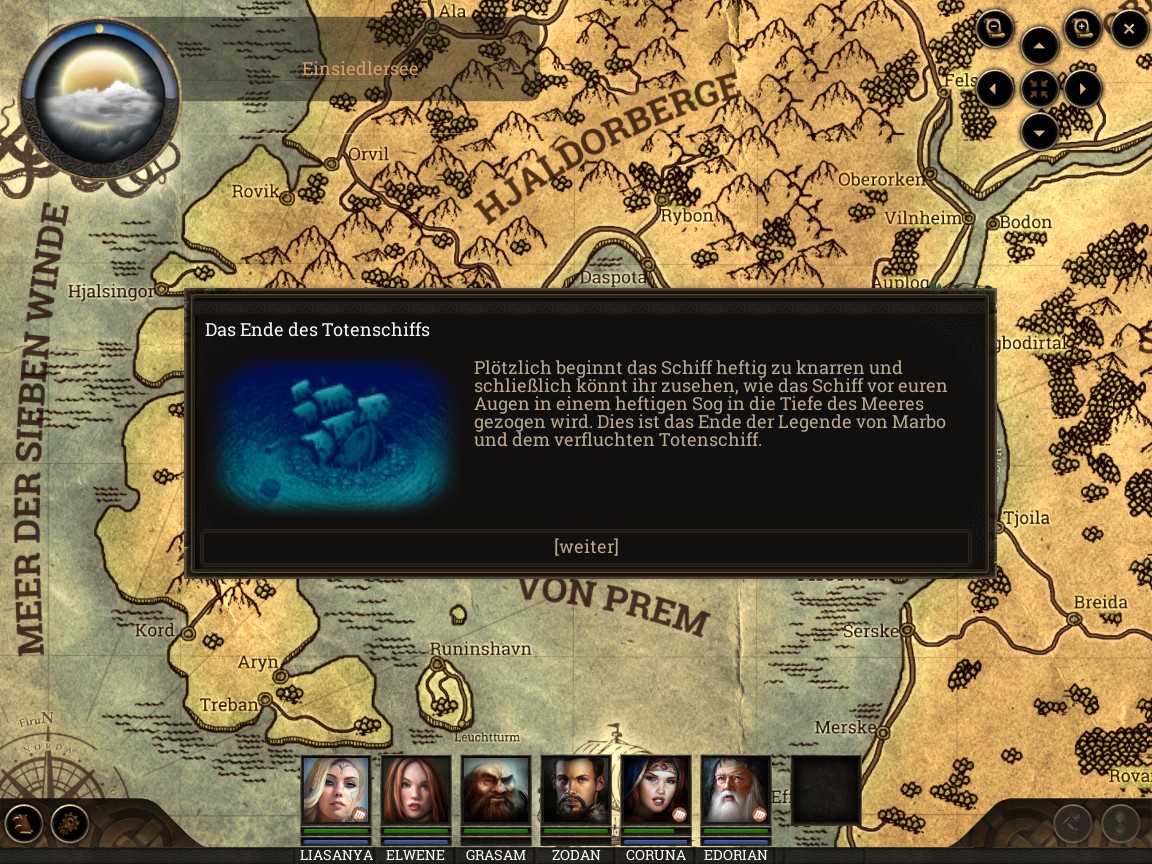The height and width of the screenshot is (864, 1152).
Task: Pan the map down with the down arrow
Action: [1040, 131]
